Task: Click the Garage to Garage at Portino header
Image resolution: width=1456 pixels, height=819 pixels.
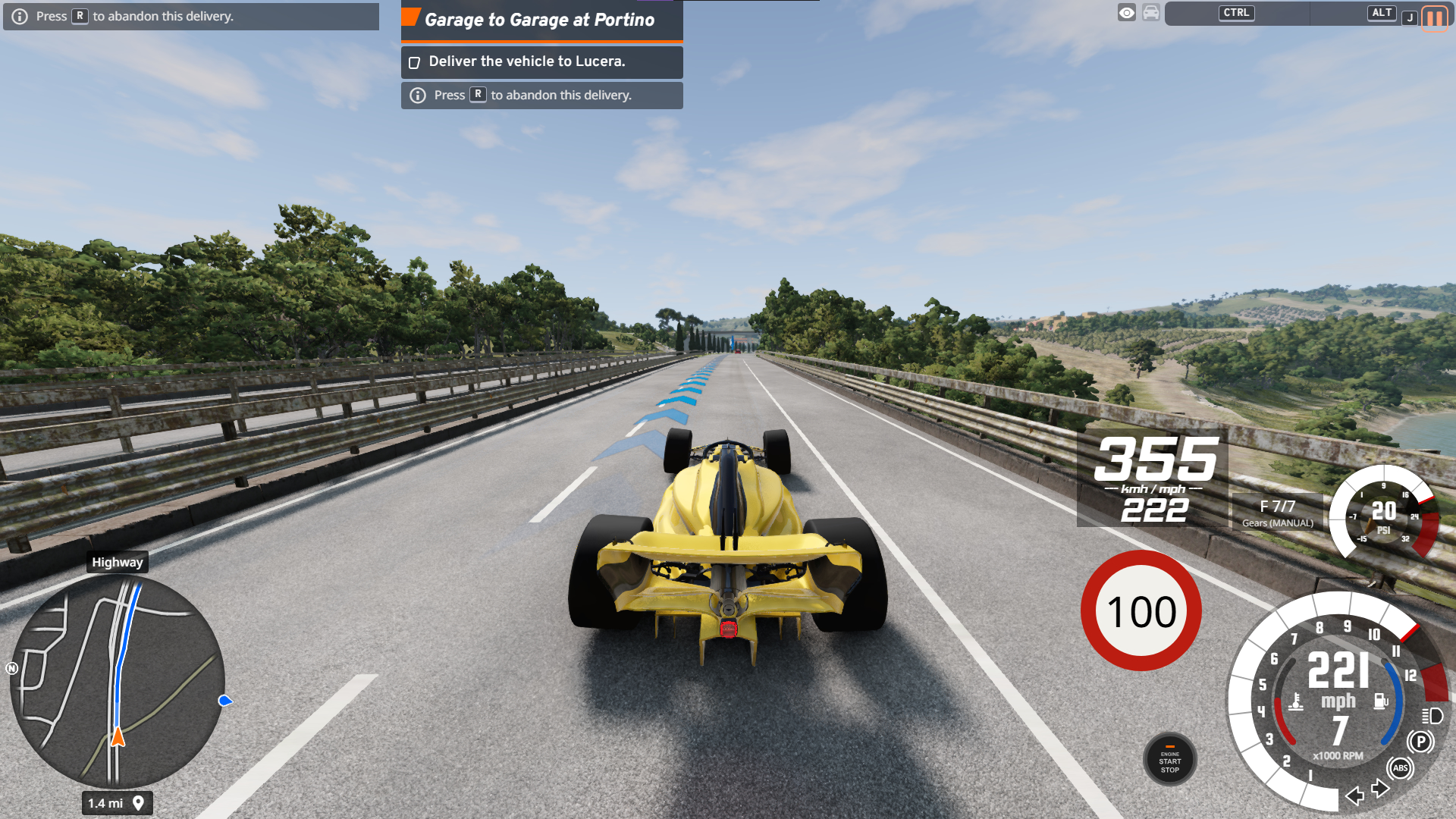Action: tap(540, 20)
